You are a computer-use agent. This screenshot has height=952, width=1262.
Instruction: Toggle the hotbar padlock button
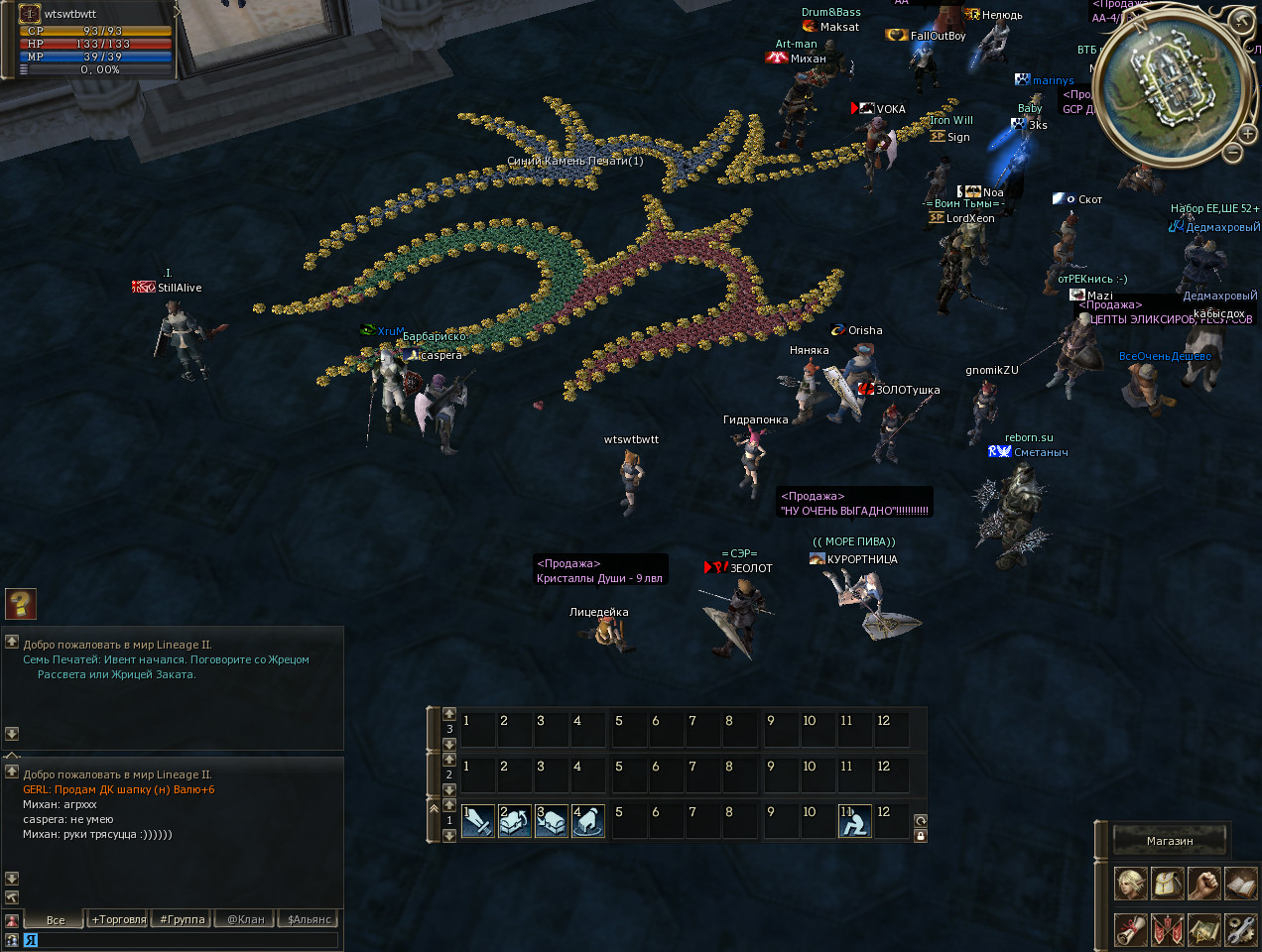point(921,836)
